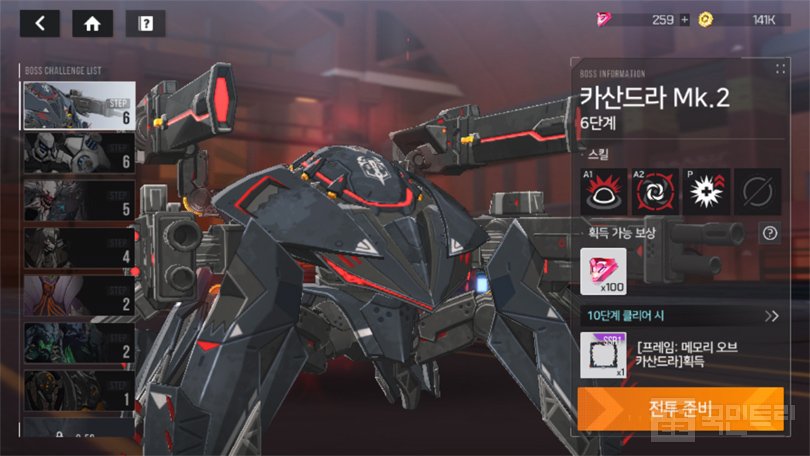View the A2 swirl boss skill
The height and width of the screenshot is (456, 810).
click(656, 190)
